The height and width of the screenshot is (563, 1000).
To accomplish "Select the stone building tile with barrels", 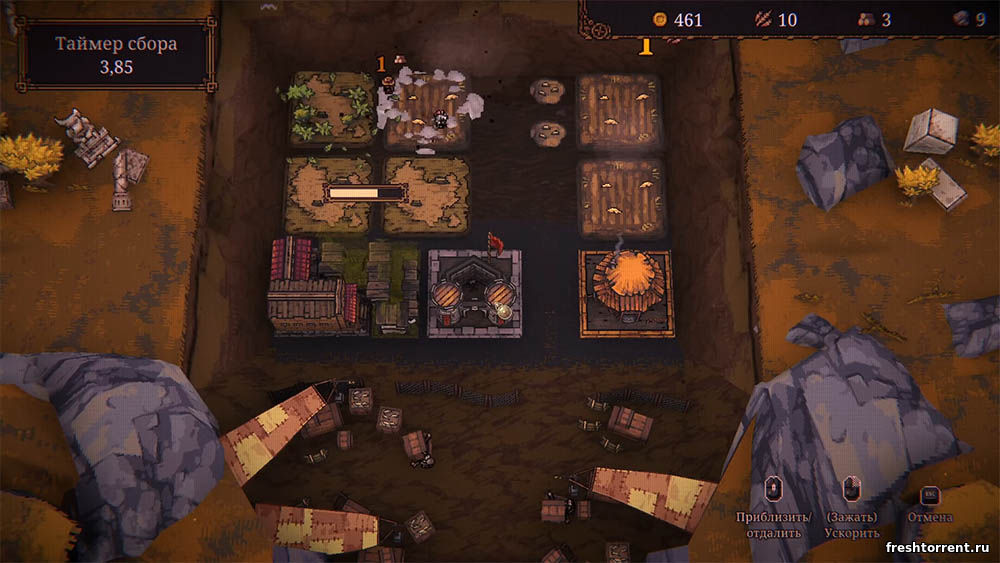I will click(x=473, y=292).
